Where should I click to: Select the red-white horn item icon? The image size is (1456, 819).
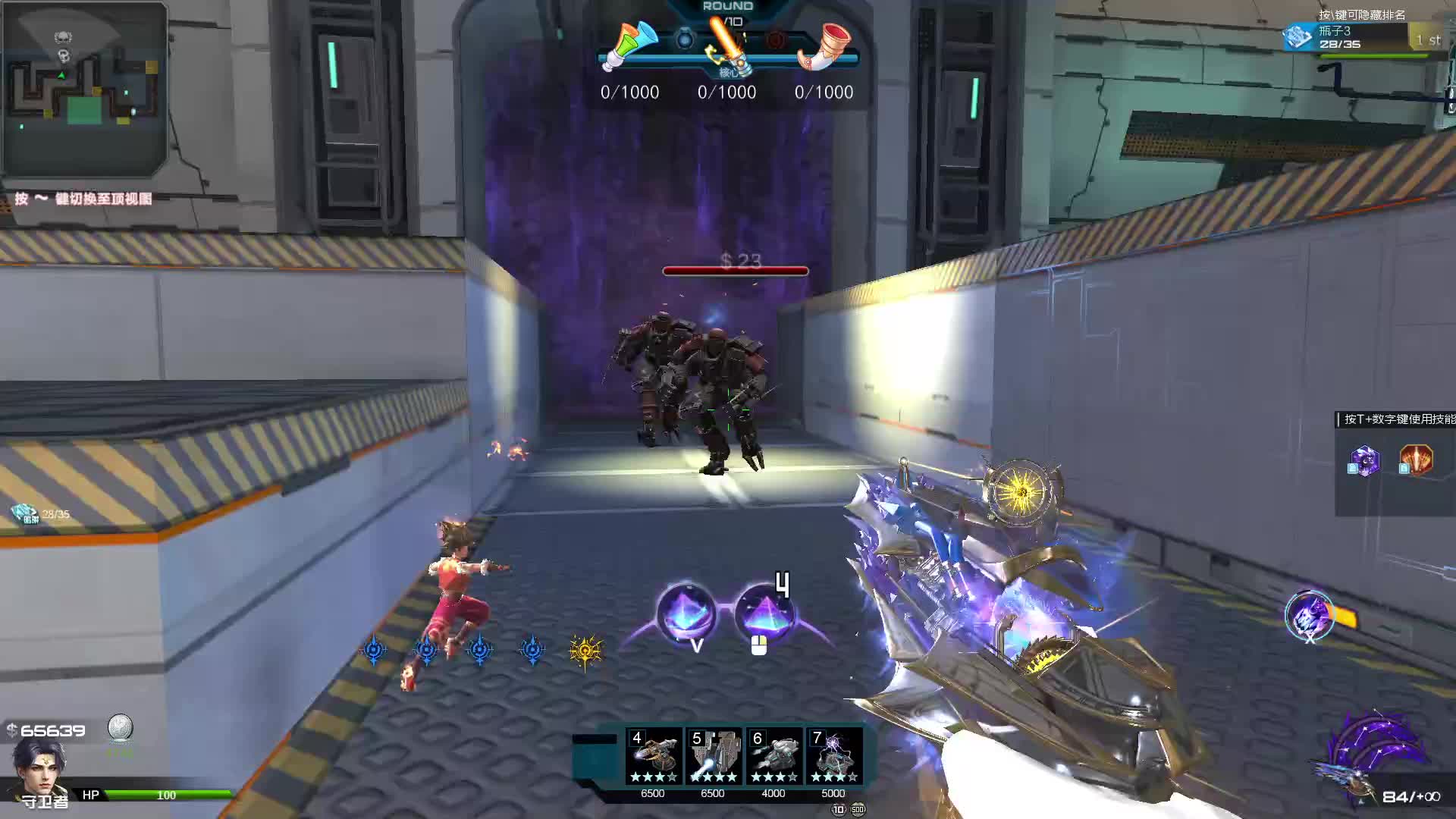coord(824,45)
